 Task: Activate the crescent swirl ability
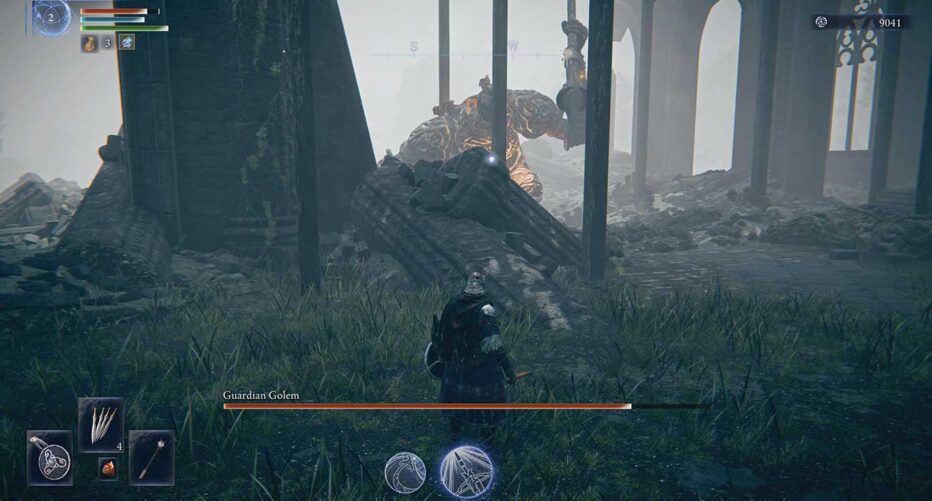(405, 472)
